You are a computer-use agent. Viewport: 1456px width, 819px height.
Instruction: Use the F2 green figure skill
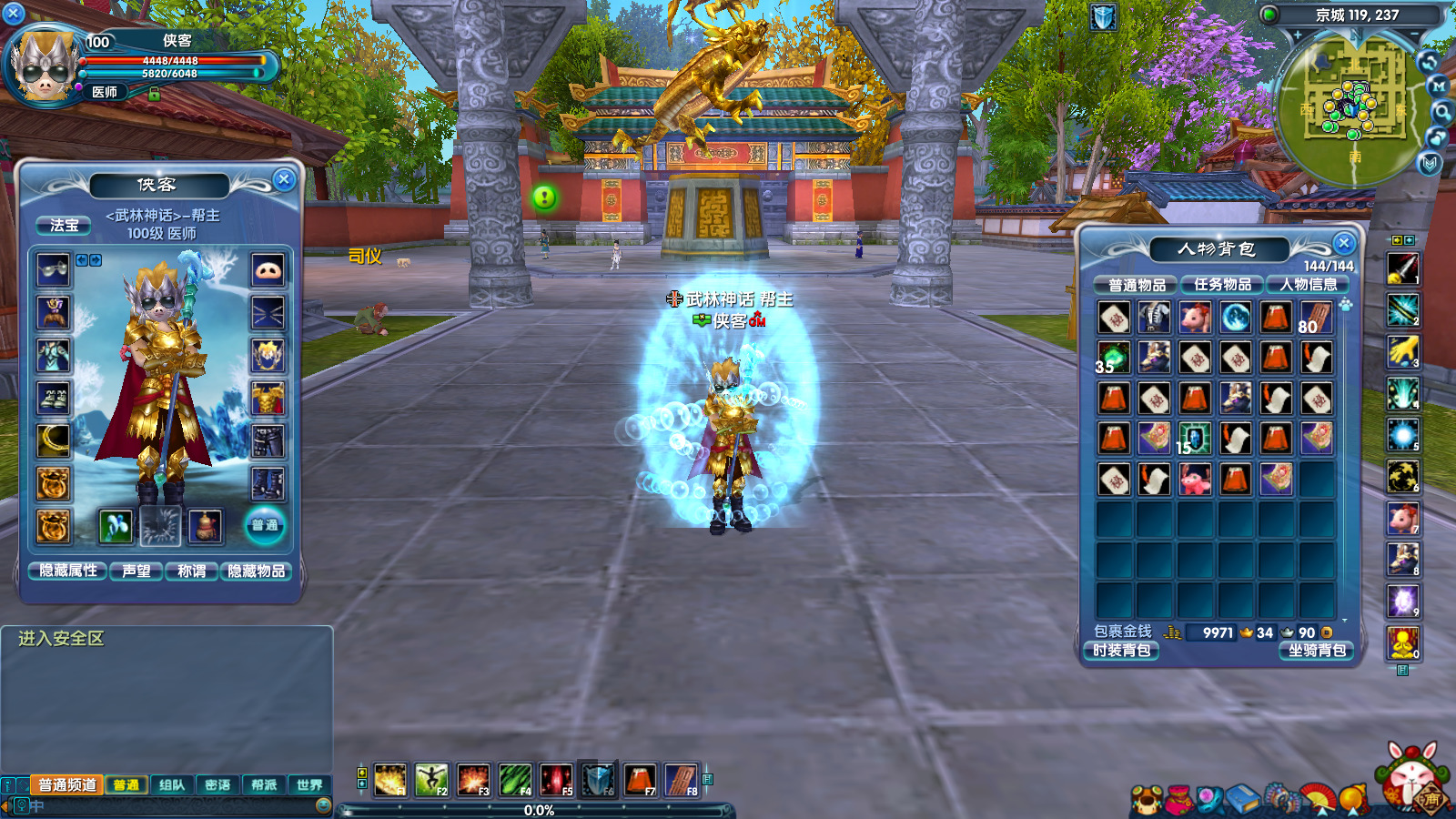coord(431,780)
